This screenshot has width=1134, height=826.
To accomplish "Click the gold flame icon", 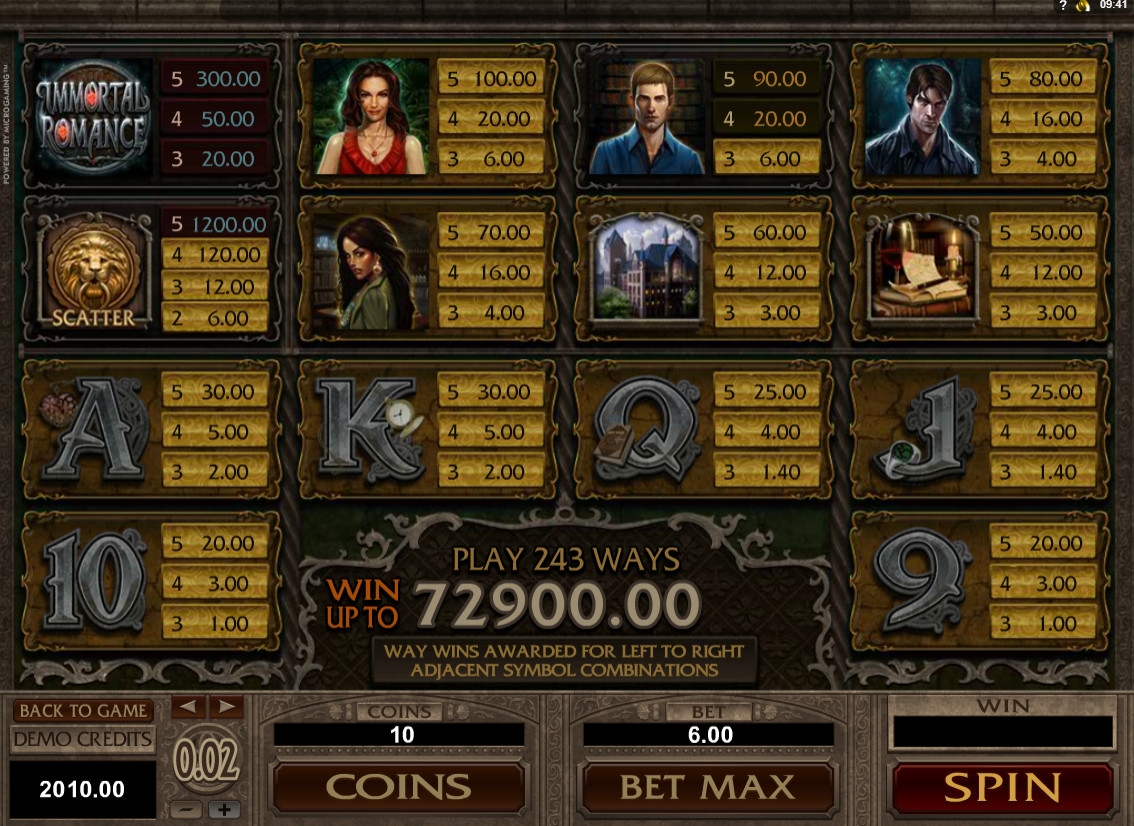I will 1082,5.
